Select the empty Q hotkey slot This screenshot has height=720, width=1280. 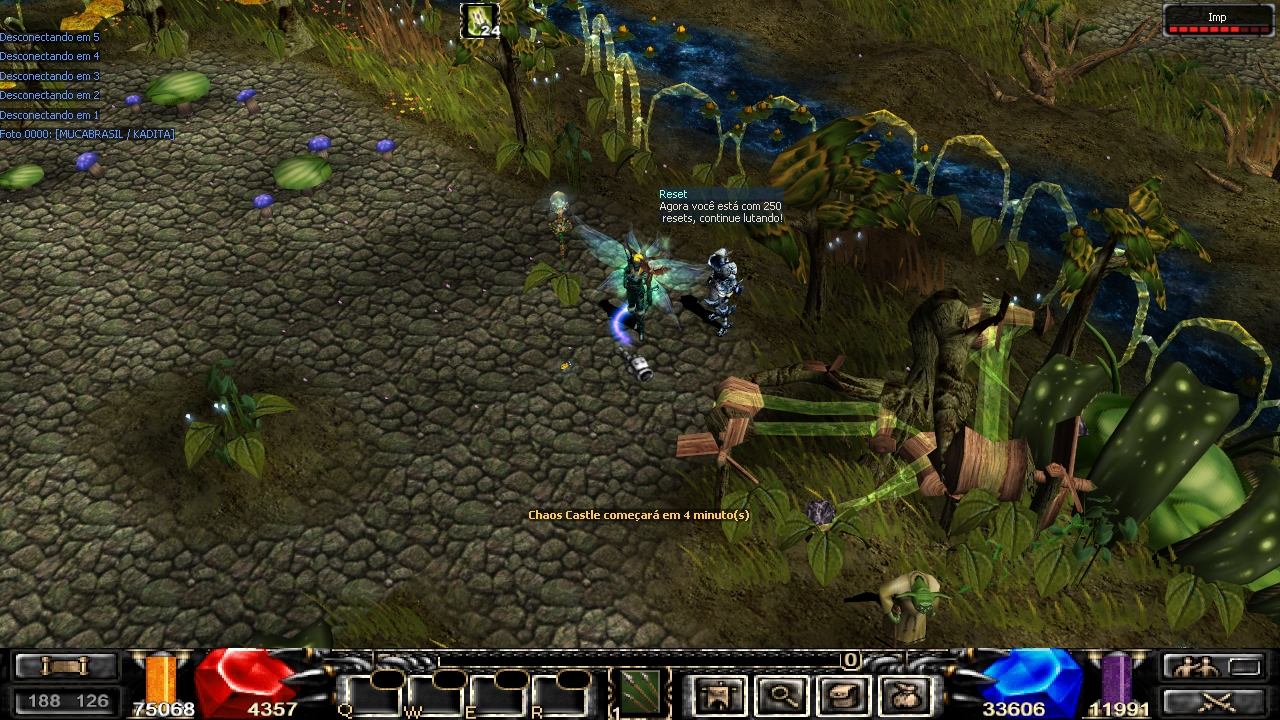pos(372,695)
